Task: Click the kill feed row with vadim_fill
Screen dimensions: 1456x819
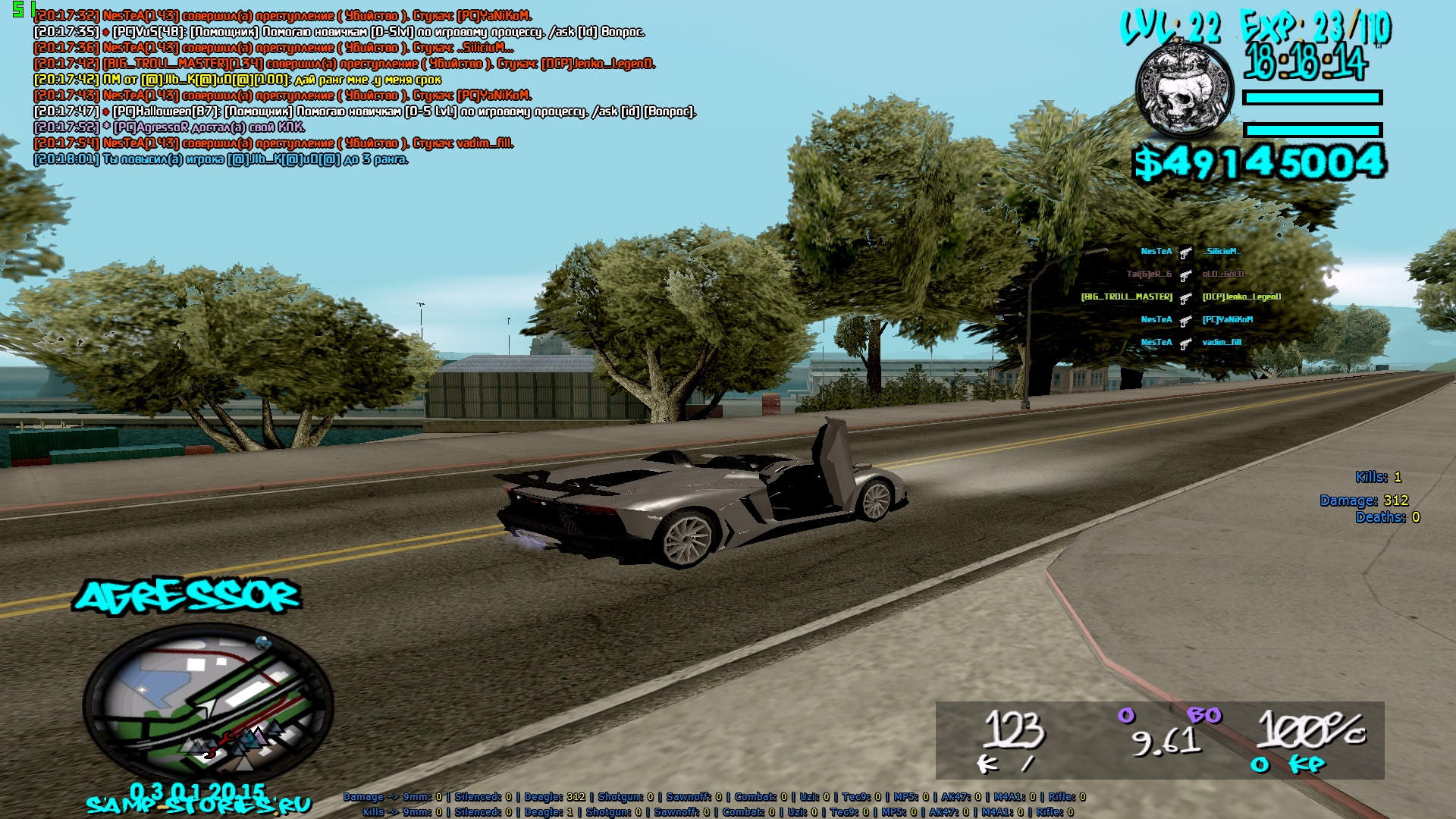Action: [x=1190, y=343]
